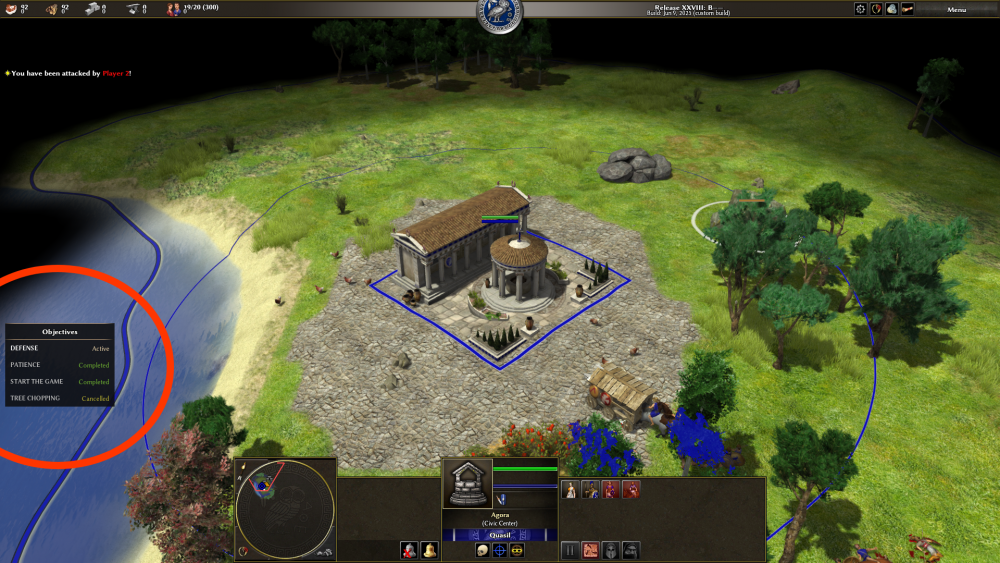Image resolution: width=1000 pixels, height=563 pixels.
Task: Open the game Menu
Action: click(x=956, y=9)
